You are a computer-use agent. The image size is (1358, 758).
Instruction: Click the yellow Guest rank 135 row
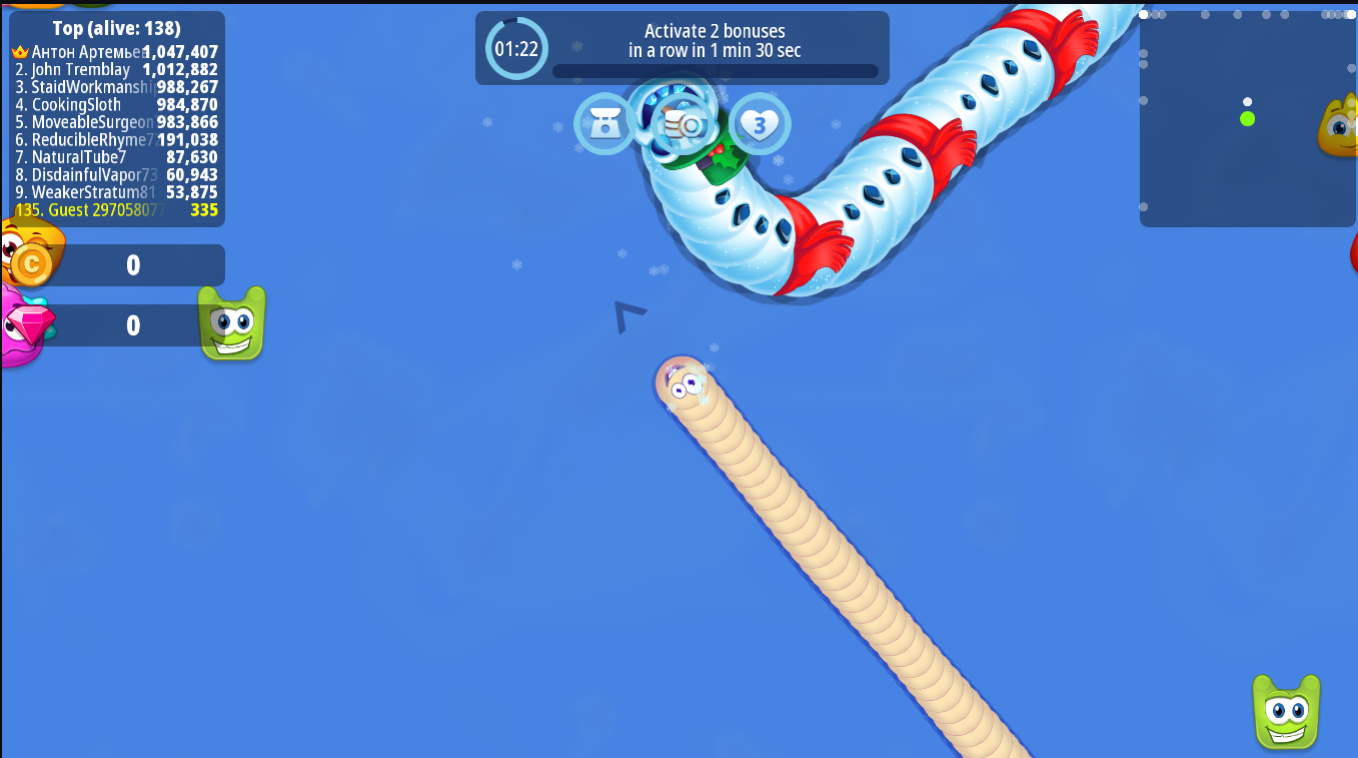(x=116, y=210)
